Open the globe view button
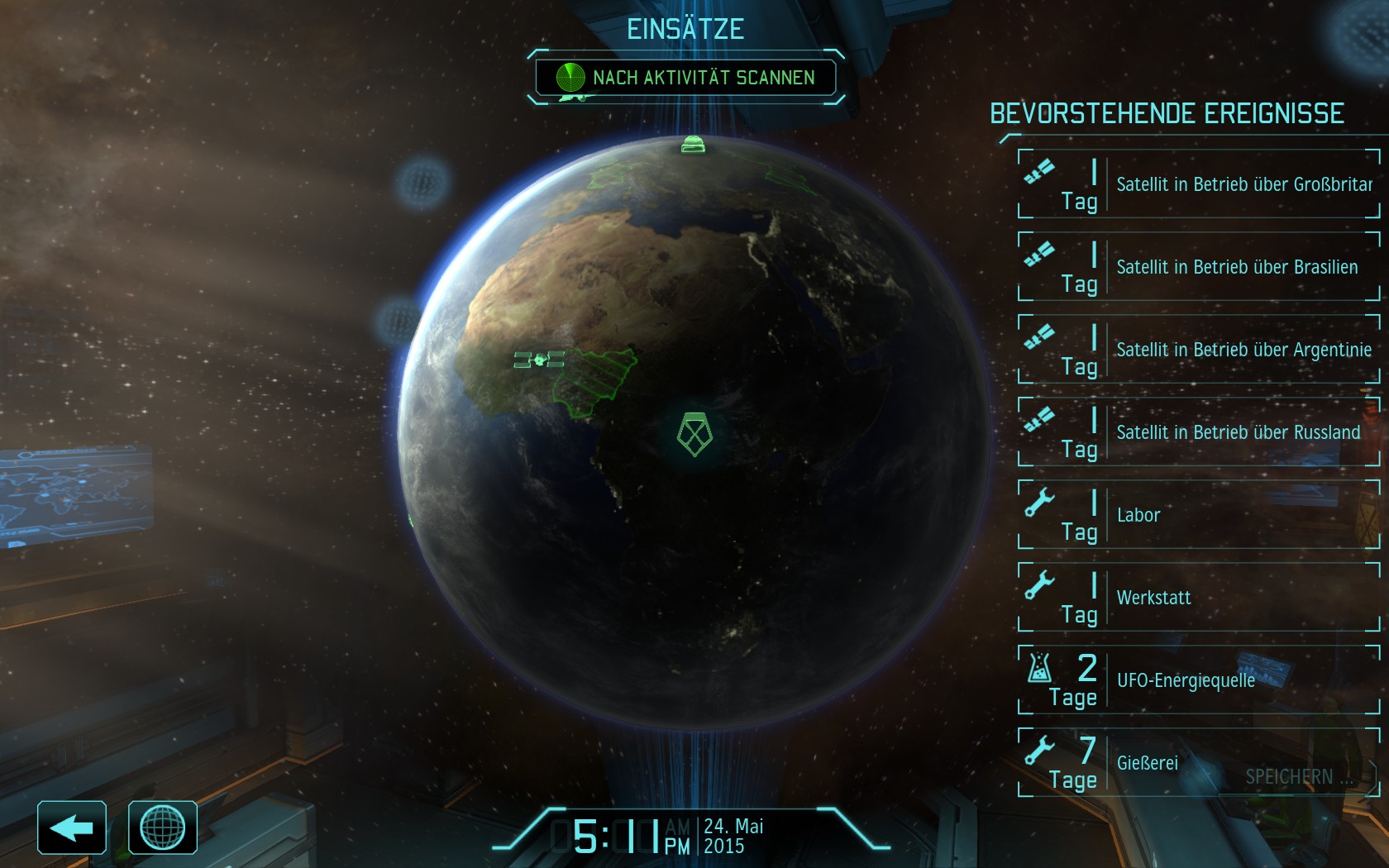The height and width of the screenshot is (868, 1389). click(163, 827)
